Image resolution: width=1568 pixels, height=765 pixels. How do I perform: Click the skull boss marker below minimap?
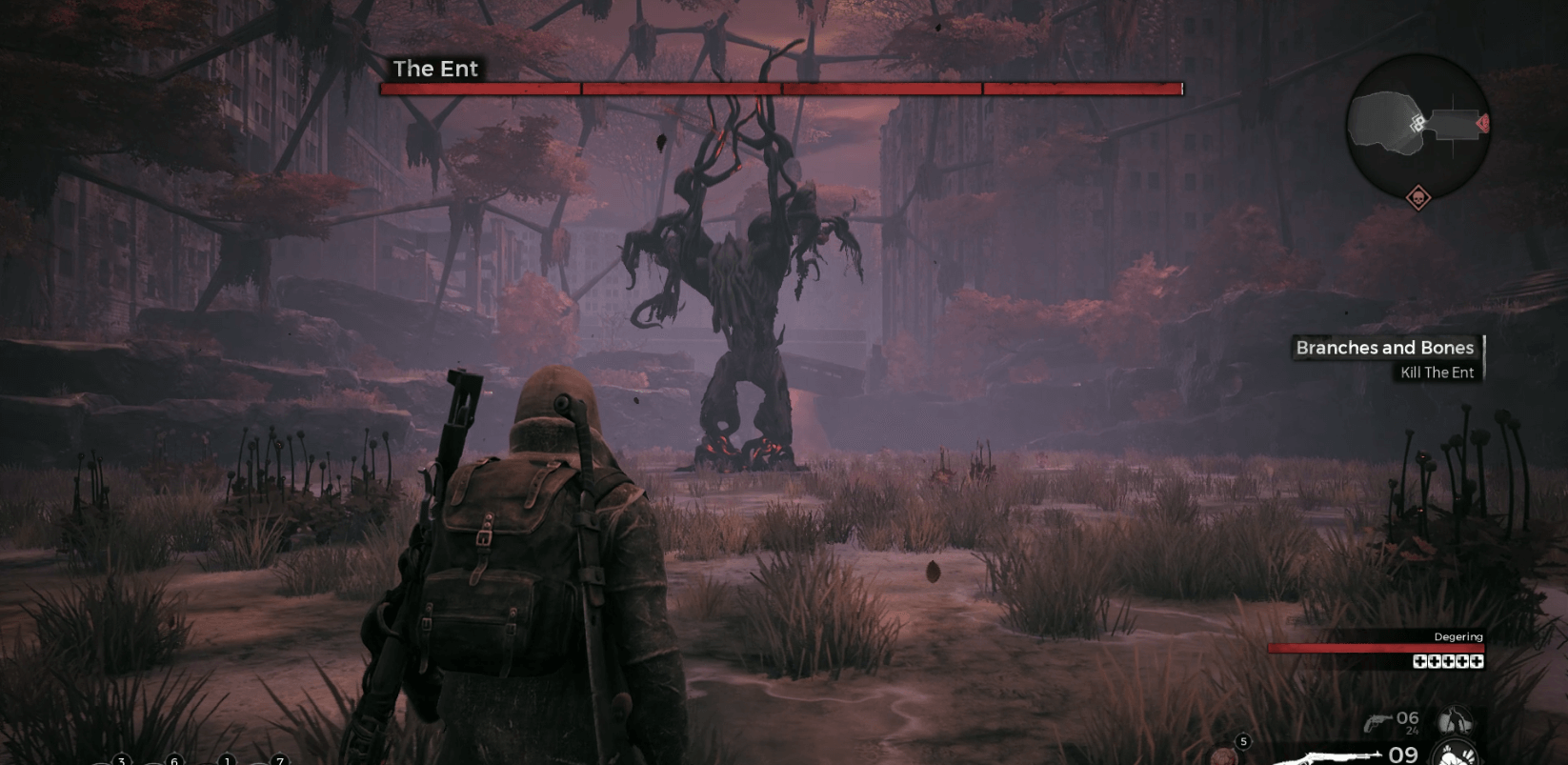point(1417,198)
